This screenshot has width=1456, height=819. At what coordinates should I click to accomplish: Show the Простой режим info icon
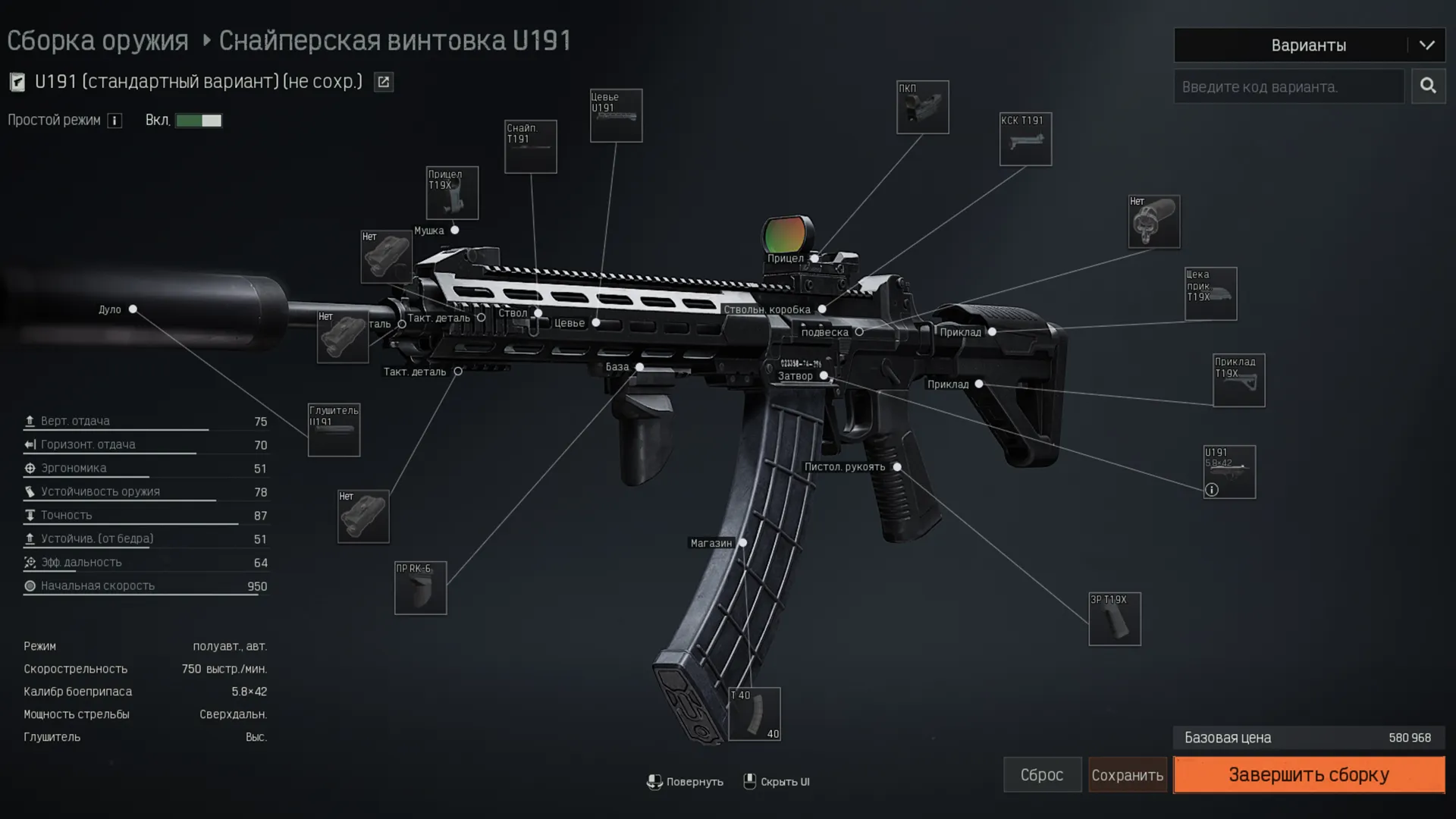115,121
